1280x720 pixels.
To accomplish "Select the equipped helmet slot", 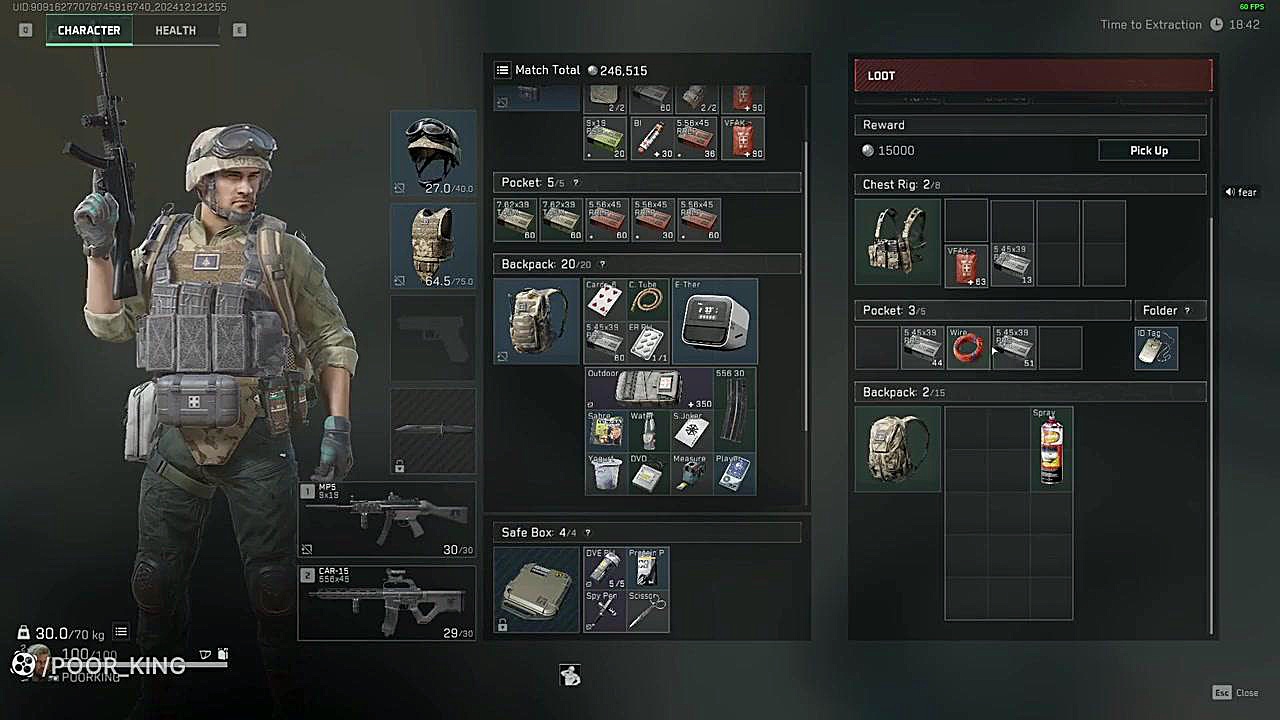I will tap(433, 153).
